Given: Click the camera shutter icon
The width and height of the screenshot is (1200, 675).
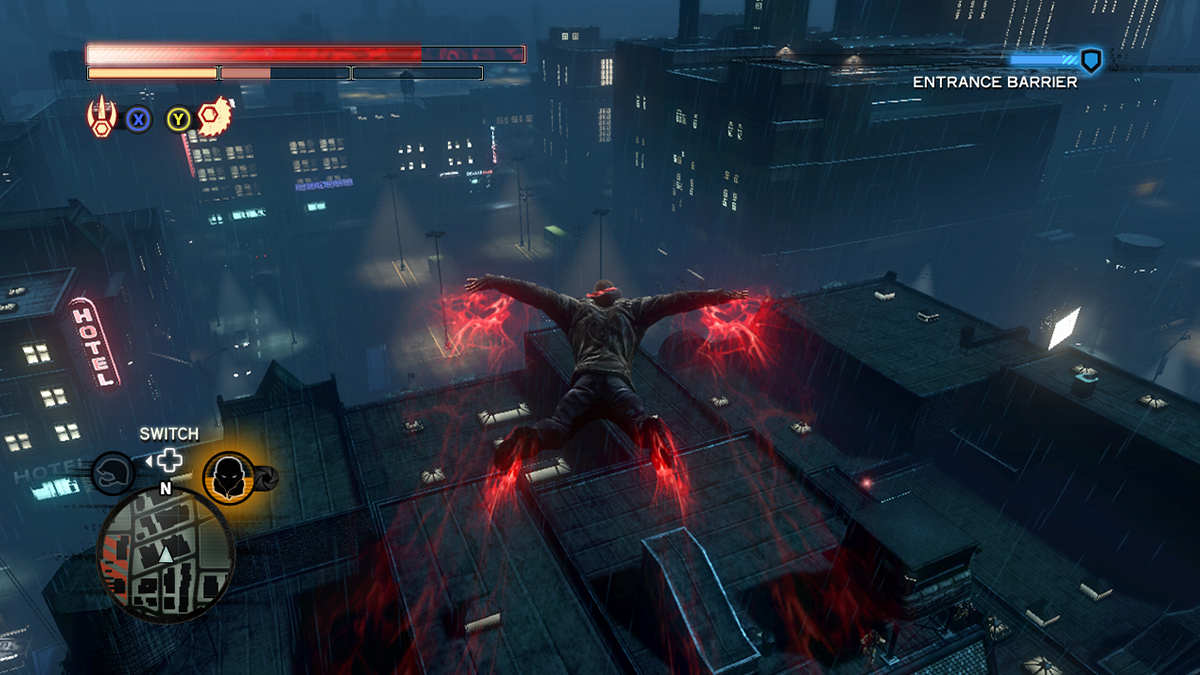Looking at the screenshot, I should pos(267,477).
